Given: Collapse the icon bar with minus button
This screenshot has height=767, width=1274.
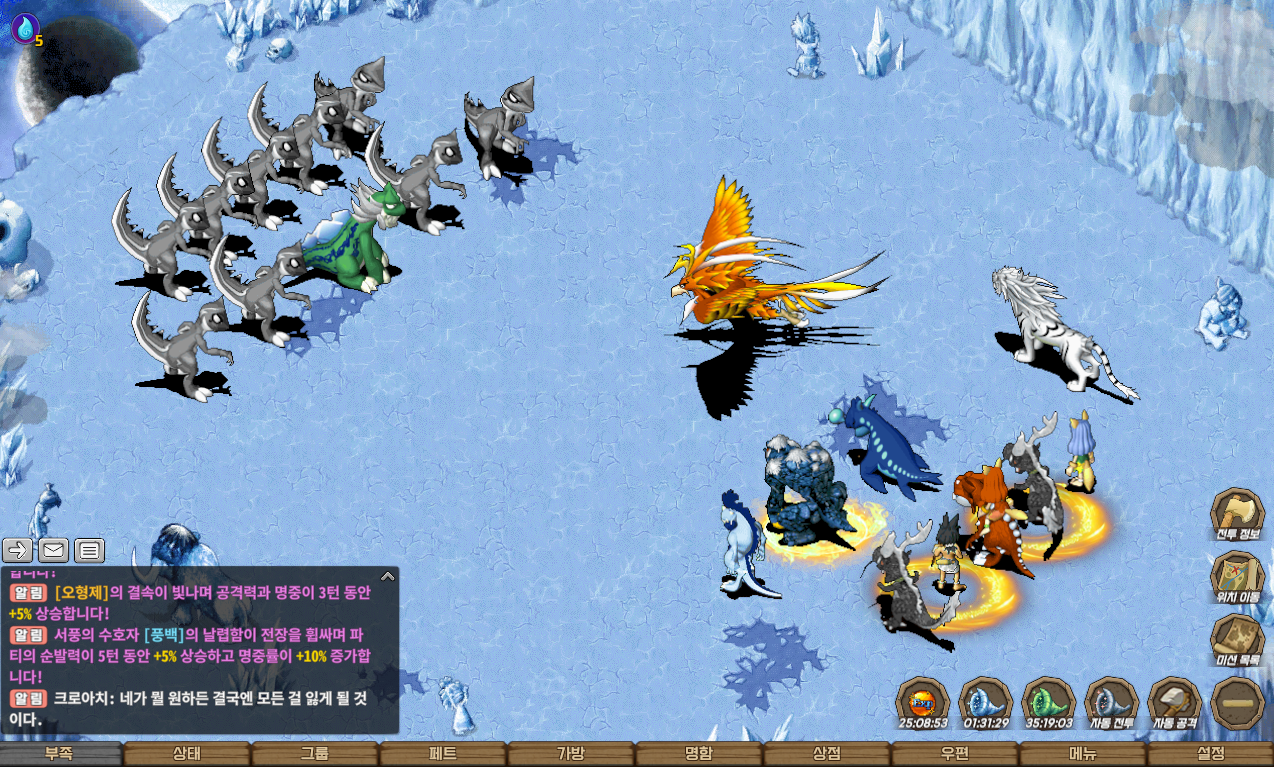Looking at the screenshot, I should point(1237,704).
